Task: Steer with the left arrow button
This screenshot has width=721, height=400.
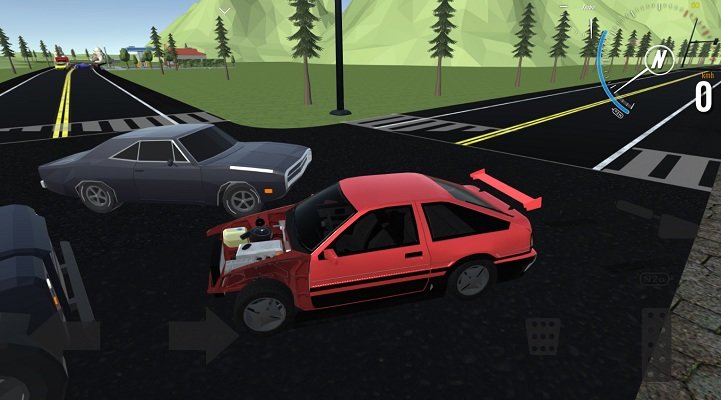Action: click(60, 334)
